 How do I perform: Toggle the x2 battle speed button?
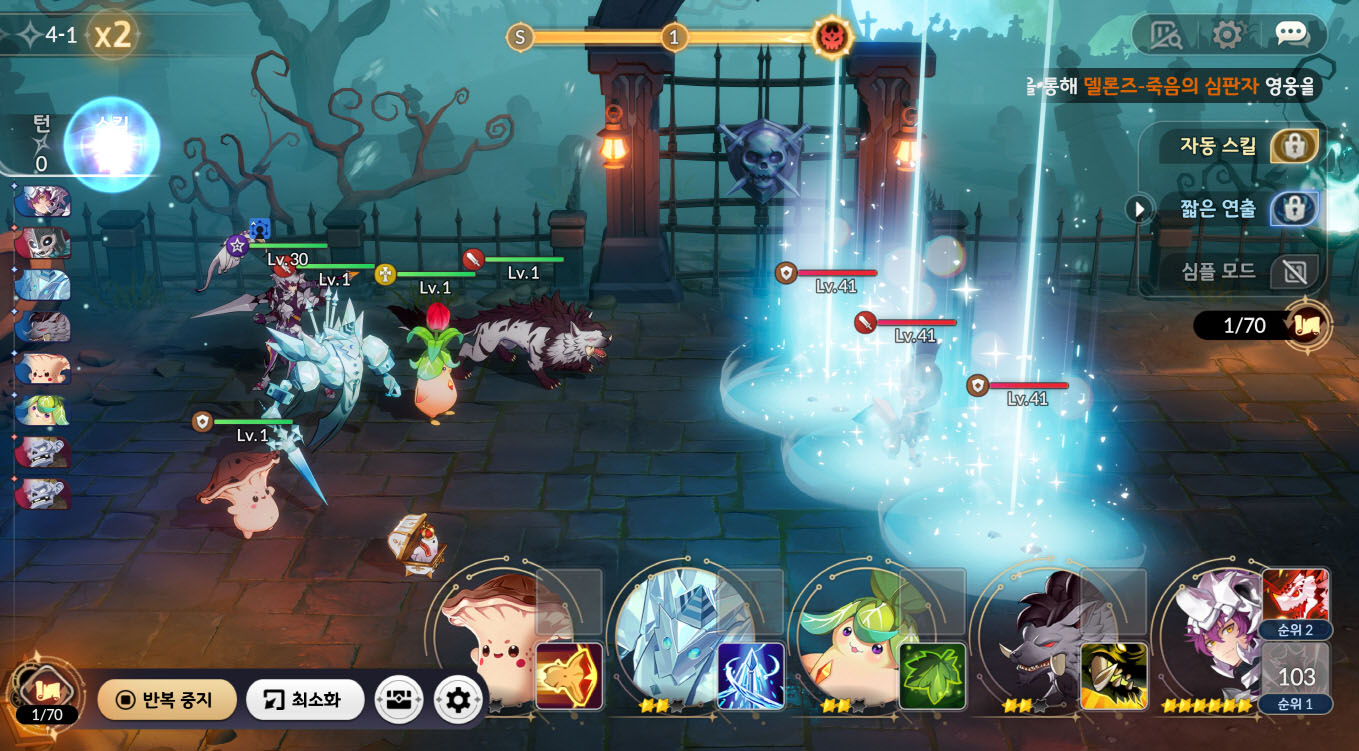coord(113,36)
